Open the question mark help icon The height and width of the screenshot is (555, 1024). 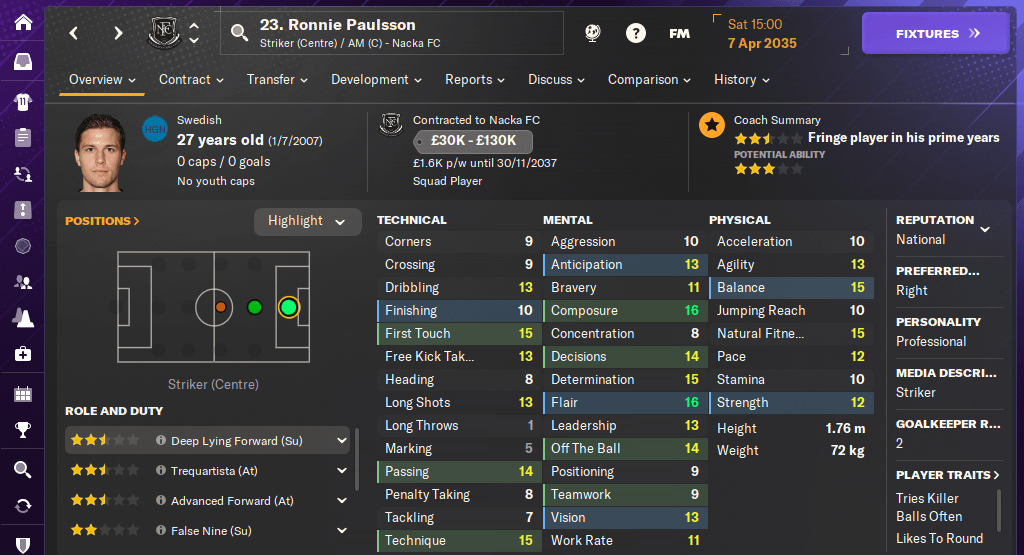tap(635, 33)
